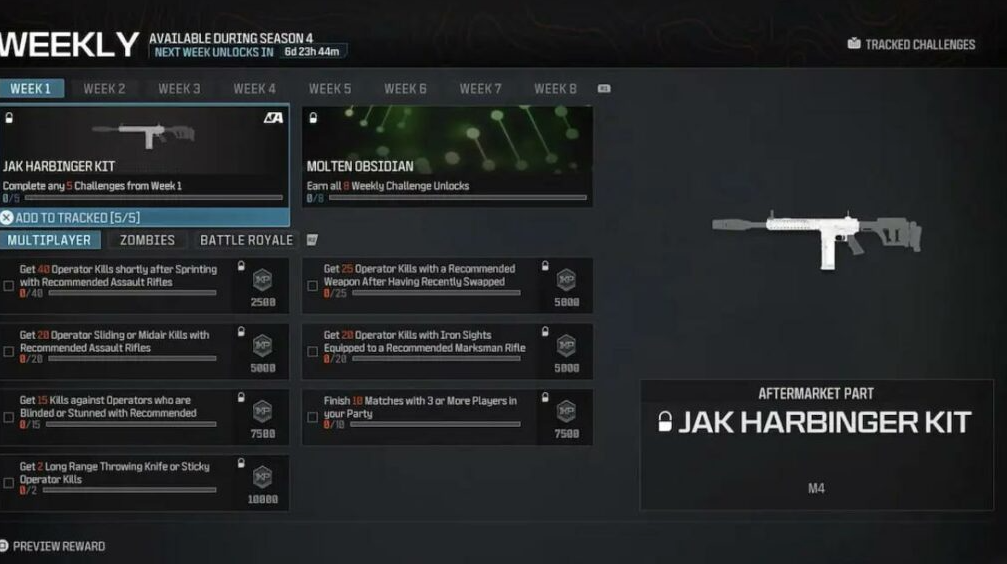Open the Week 8 tab
The width and height of the screenshot is (1007, 564).
click(555, 89)
